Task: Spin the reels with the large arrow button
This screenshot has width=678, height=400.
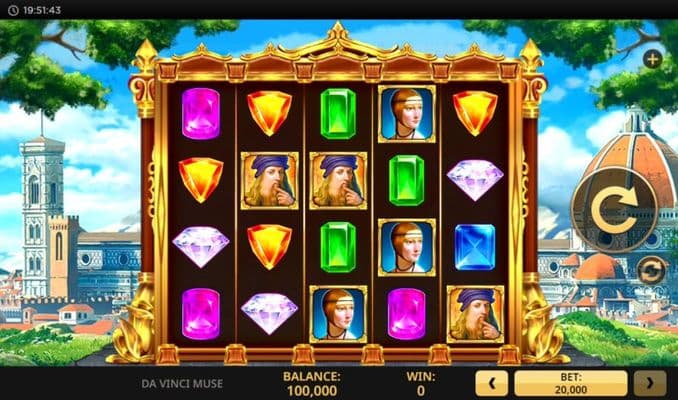Action: click(609, 209)
